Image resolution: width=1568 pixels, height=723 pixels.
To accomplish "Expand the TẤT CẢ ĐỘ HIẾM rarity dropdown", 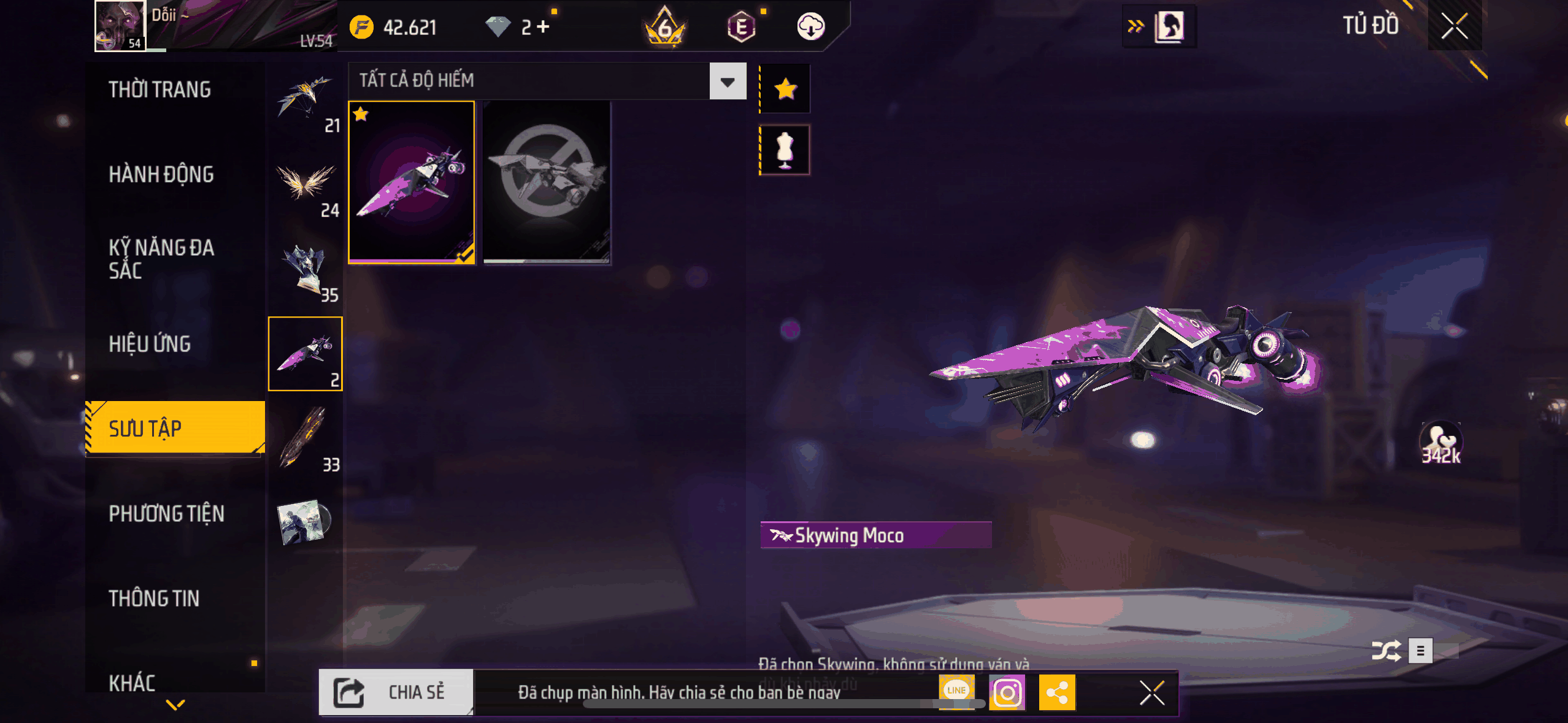I will pyautogui.click(x=728, y=82).
